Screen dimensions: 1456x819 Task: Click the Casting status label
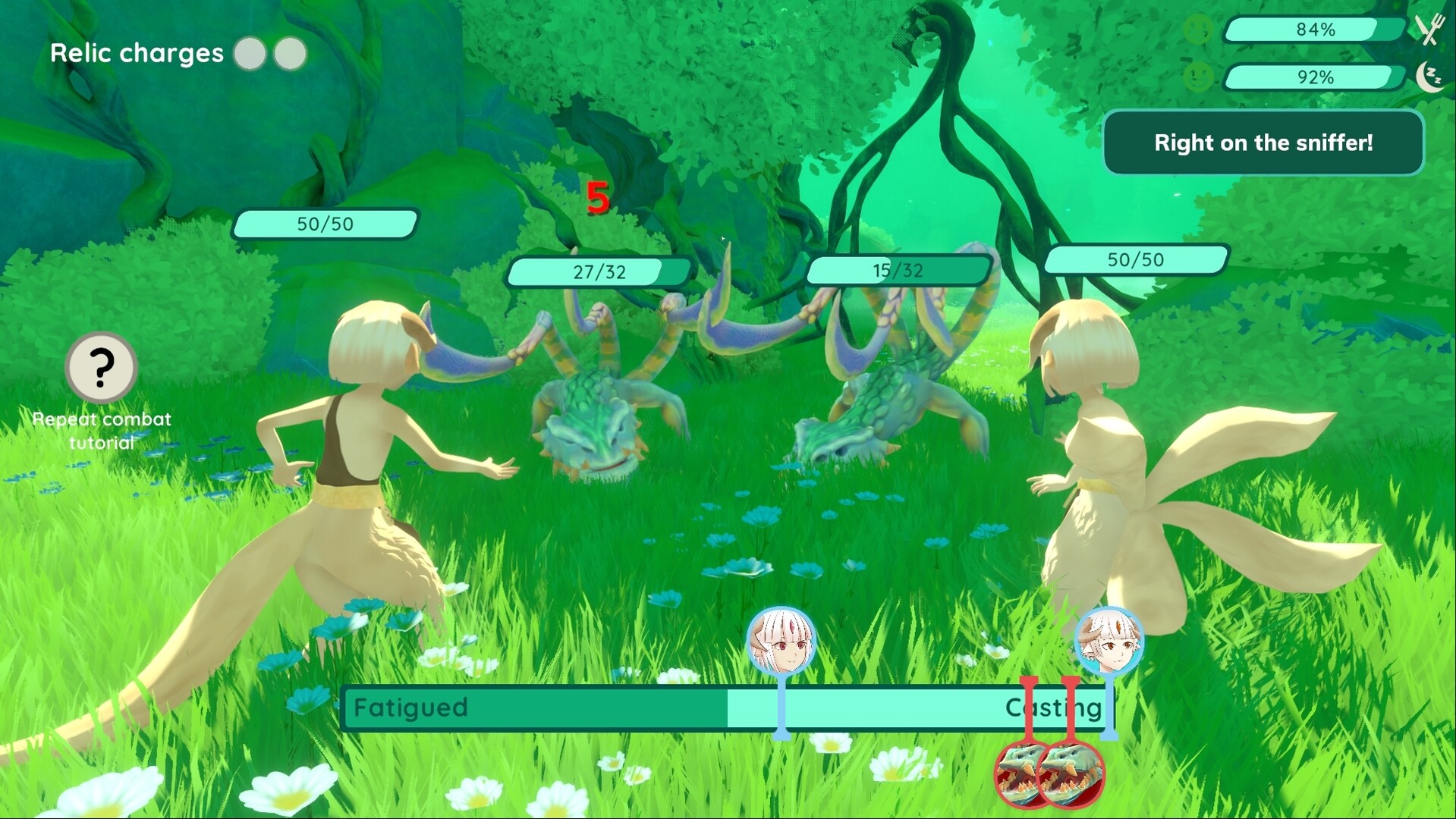coord(1053,708)
